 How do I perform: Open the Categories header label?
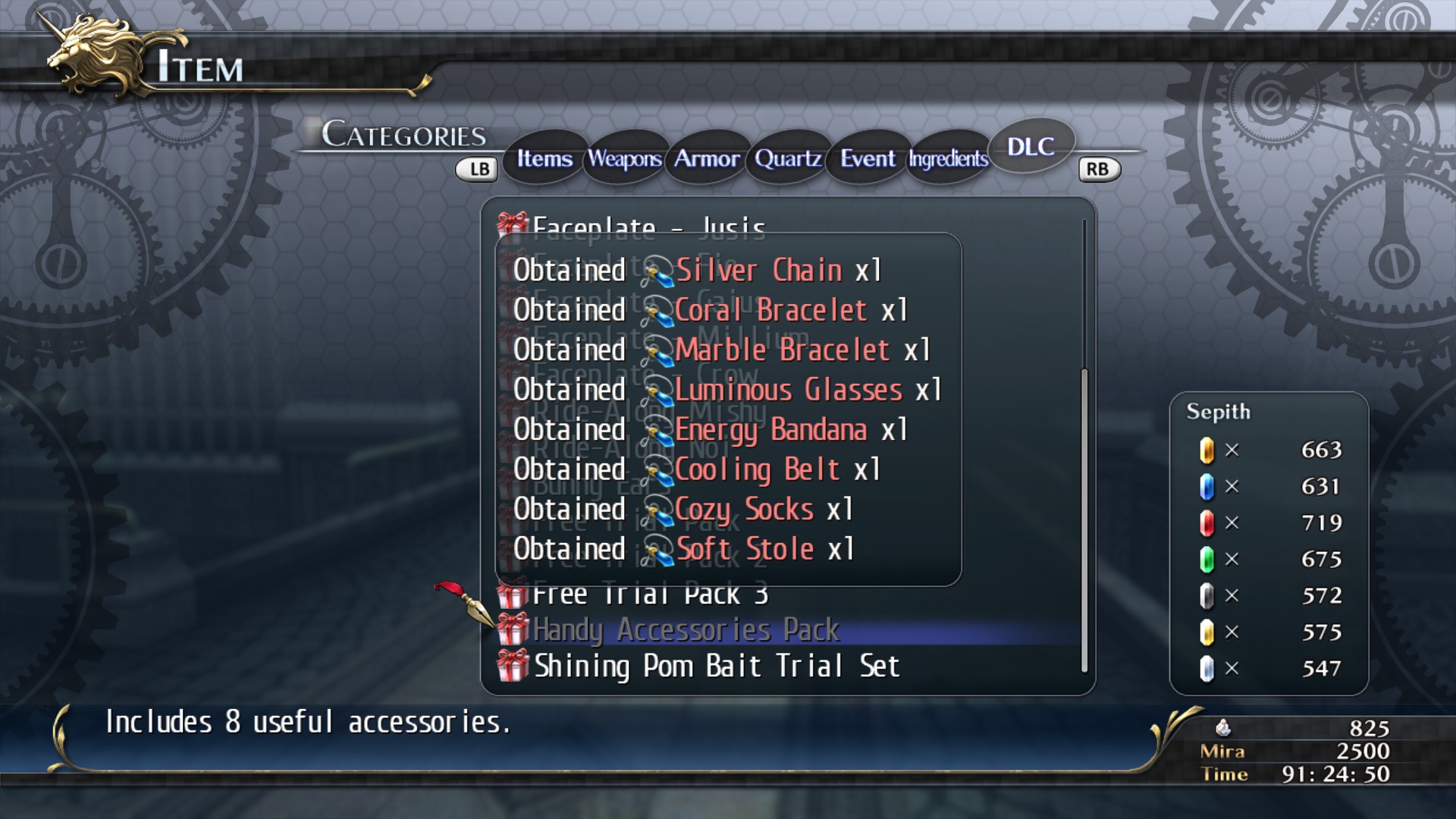click(404, 134)
